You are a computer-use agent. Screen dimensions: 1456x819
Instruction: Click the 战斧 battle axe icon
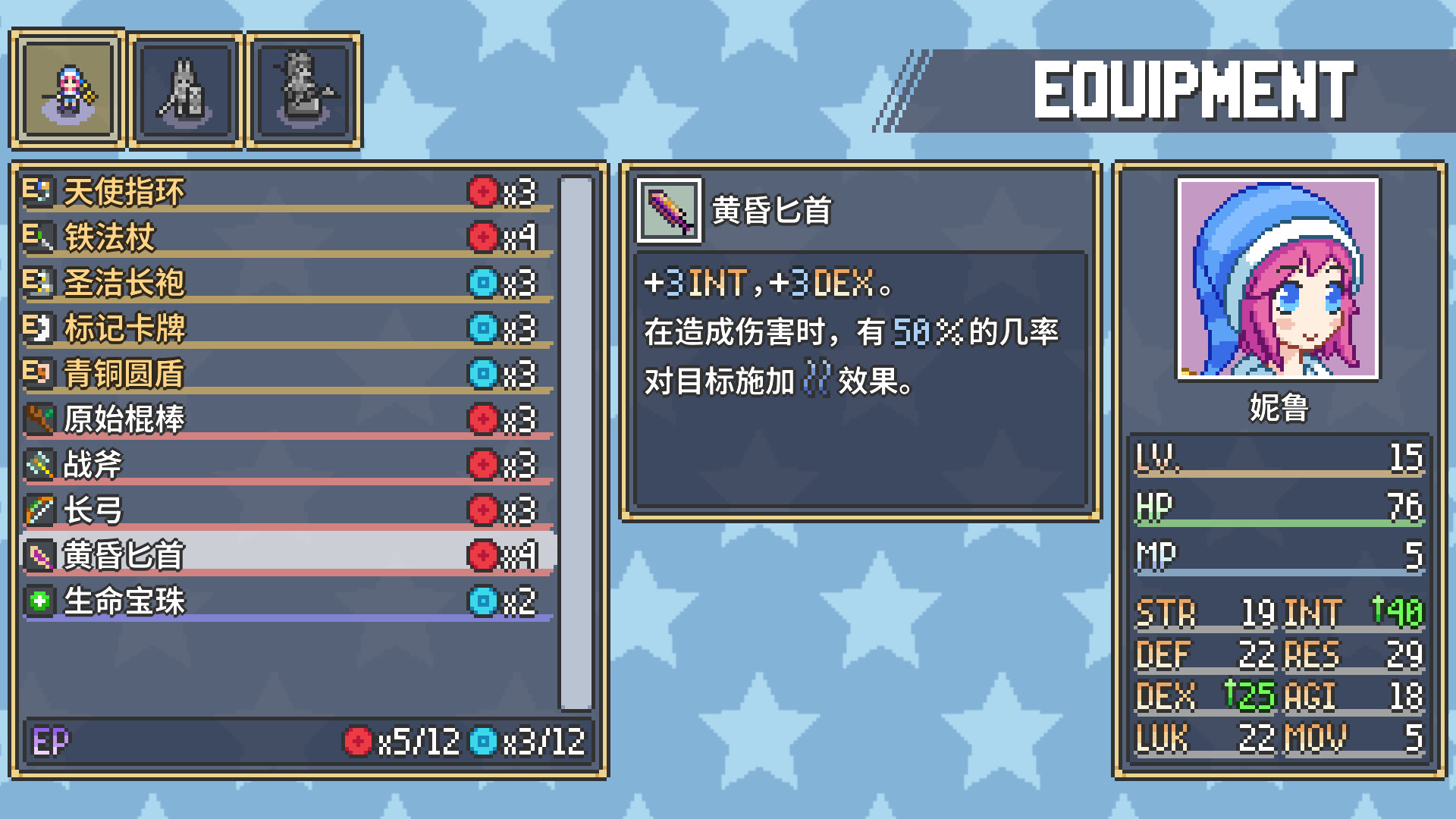39,465
